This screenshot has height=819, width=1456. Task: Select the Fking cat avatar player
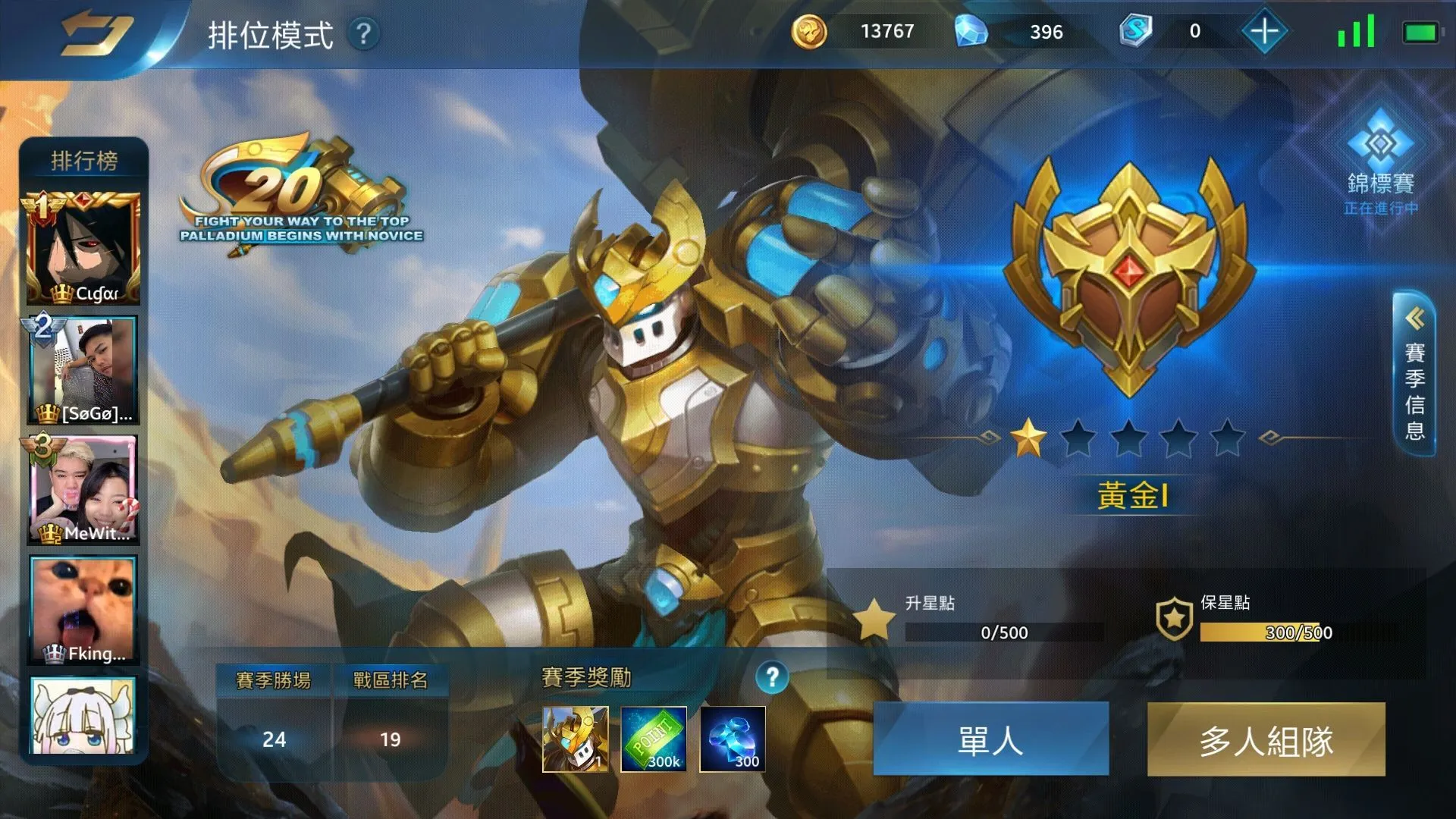click(x=83, y=610)
